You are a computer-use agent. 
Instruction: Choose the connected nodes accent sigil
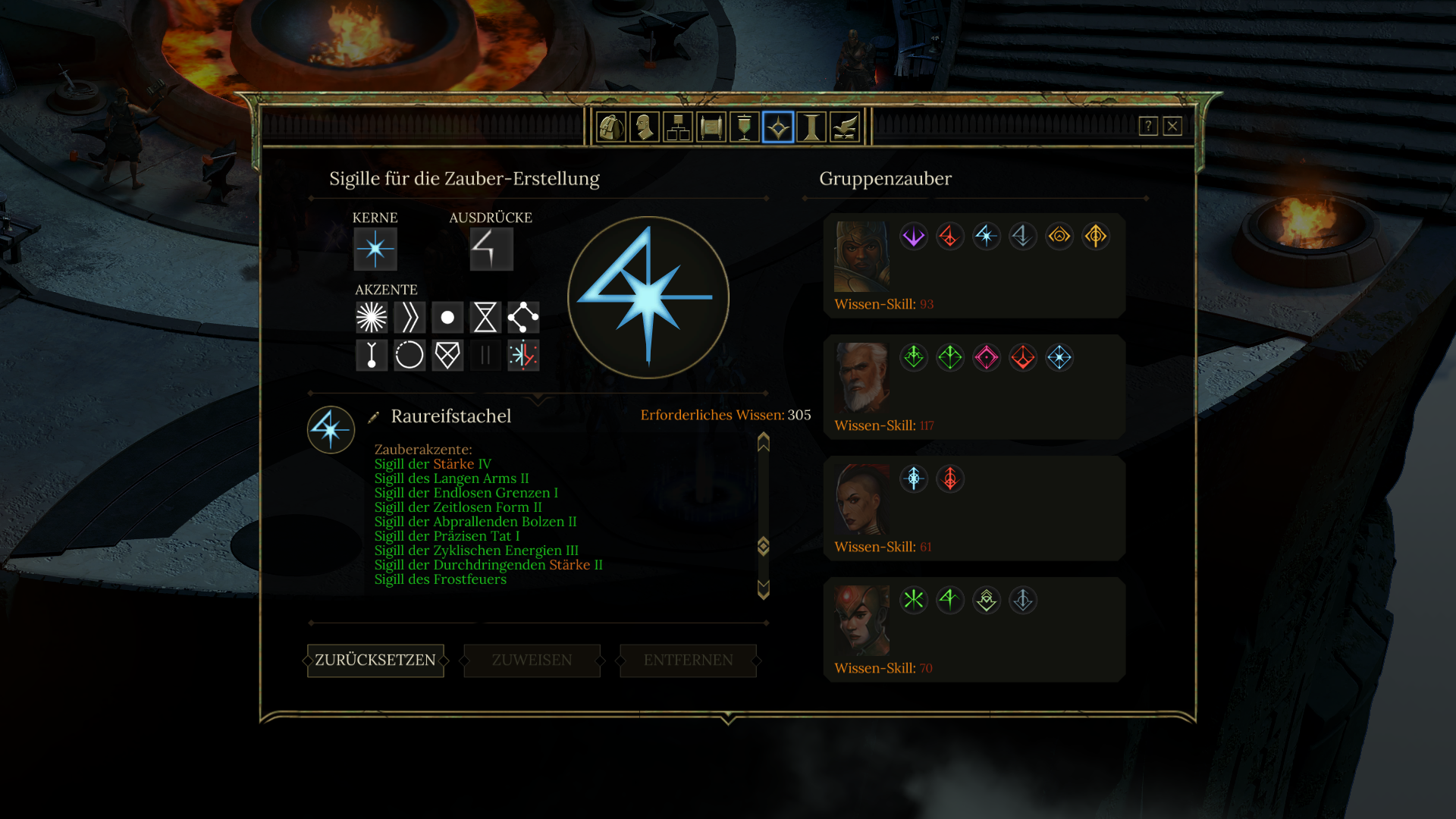523,318
